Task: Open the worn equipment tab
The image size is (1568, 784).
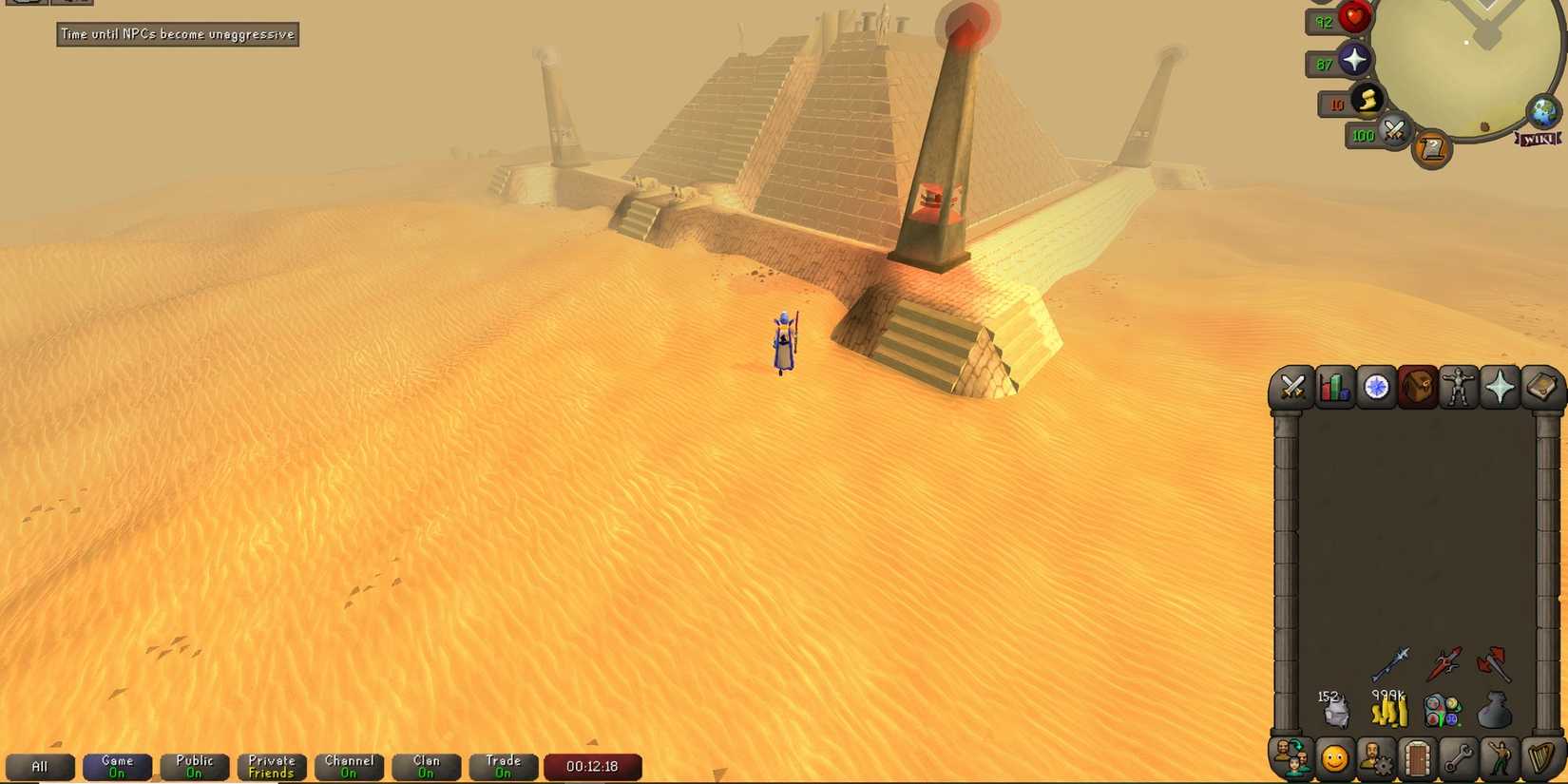Action: pos(1459,388)
